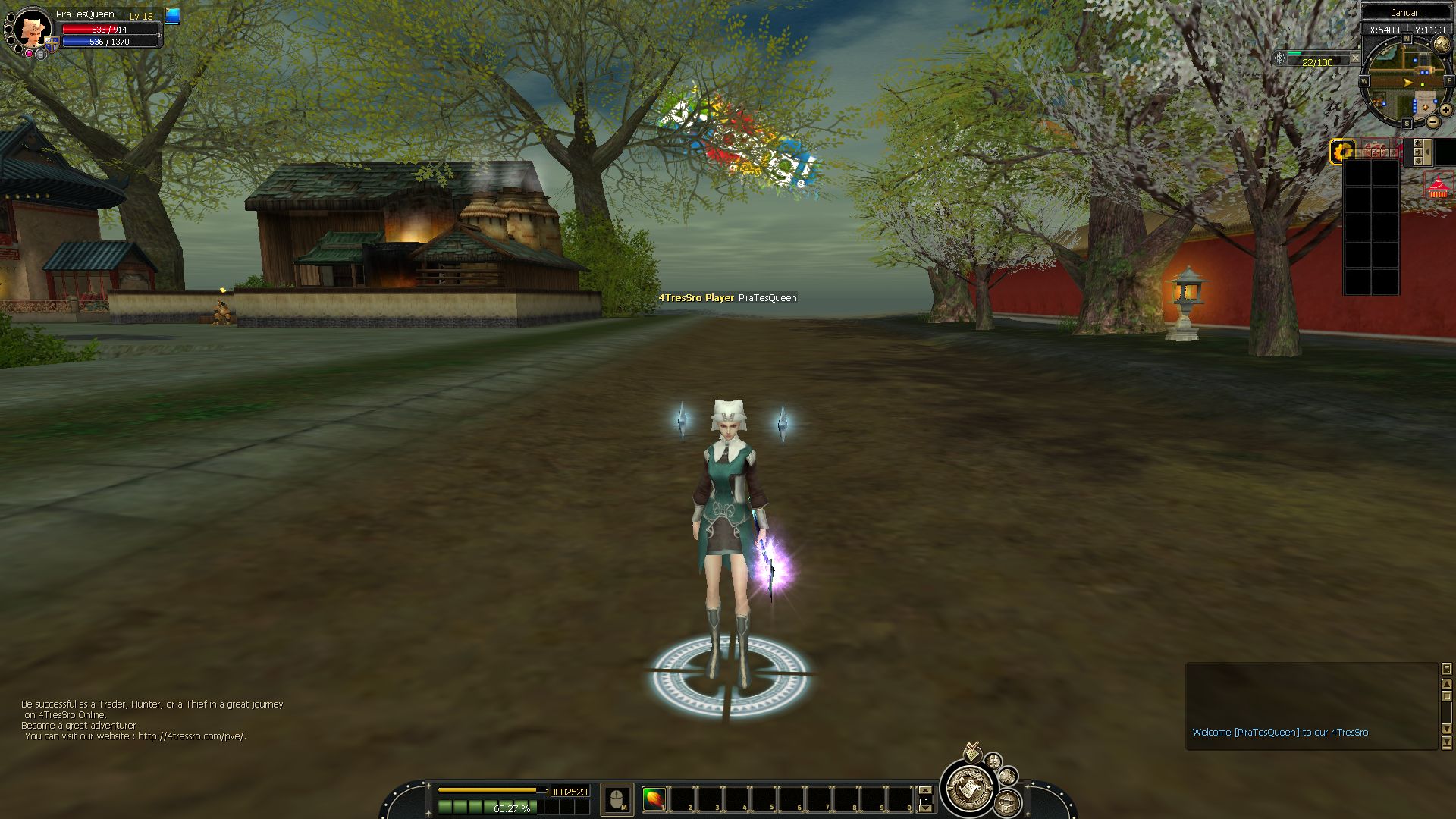
Task: Open the small document icon under portrait
Action: click(41, 54)
